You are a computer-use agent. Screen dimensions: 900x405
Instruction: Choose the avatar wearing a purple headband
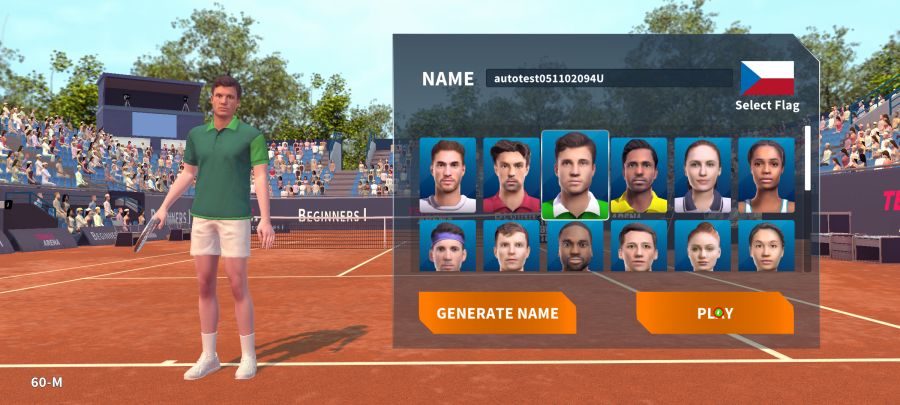pos(447,246)
